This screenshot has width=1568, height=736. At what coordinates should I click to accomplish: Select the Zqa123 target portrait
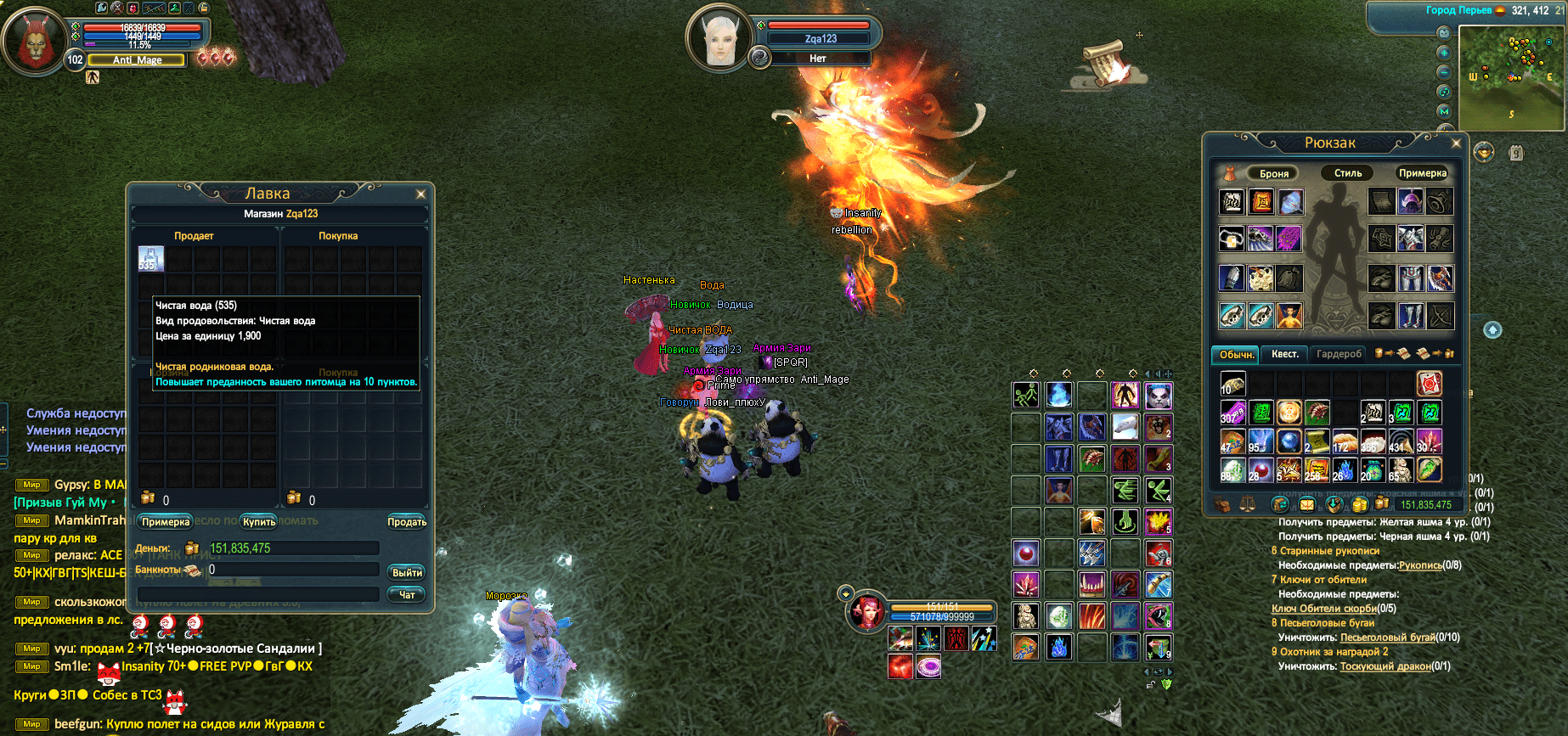point(719,38)
